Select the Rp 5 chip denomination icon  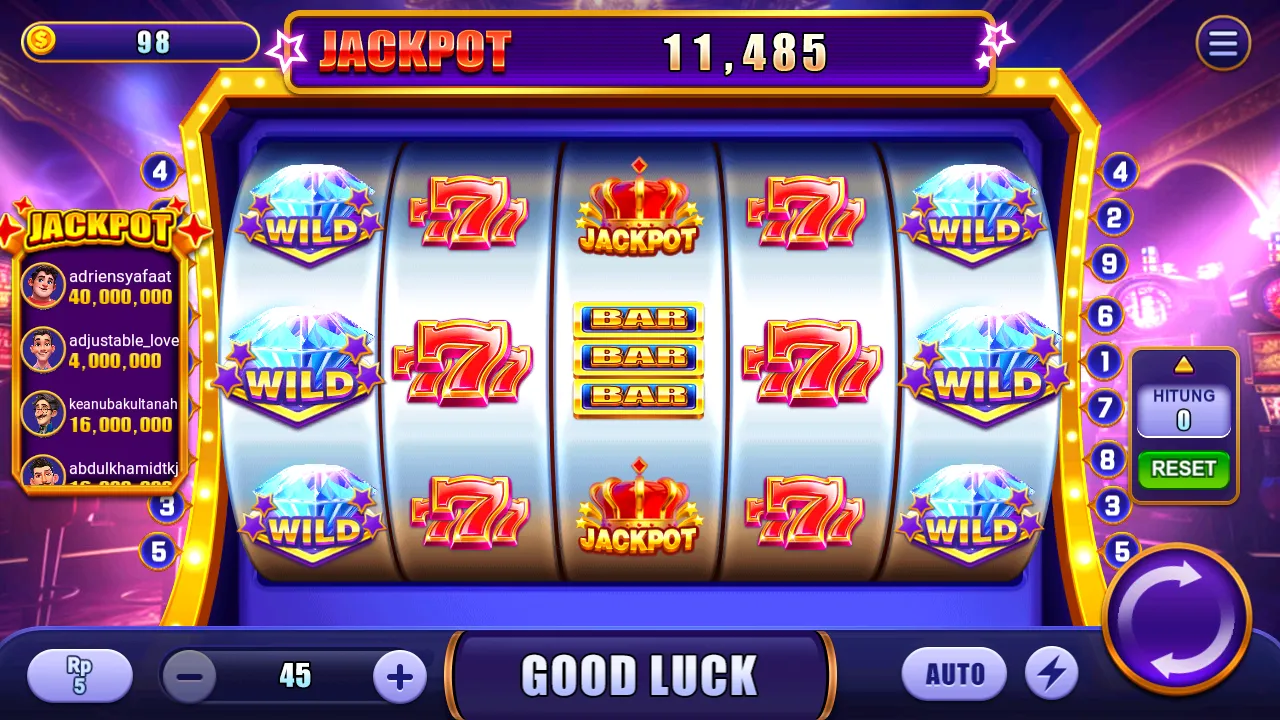pyautogui.click(x=79, y=675)
